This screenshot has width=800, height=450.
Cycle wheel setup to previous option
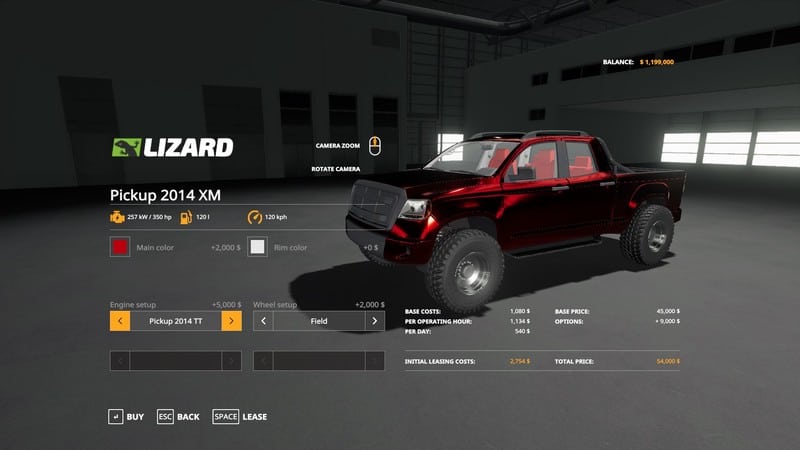pyautogui.click(x=263, y=321)
